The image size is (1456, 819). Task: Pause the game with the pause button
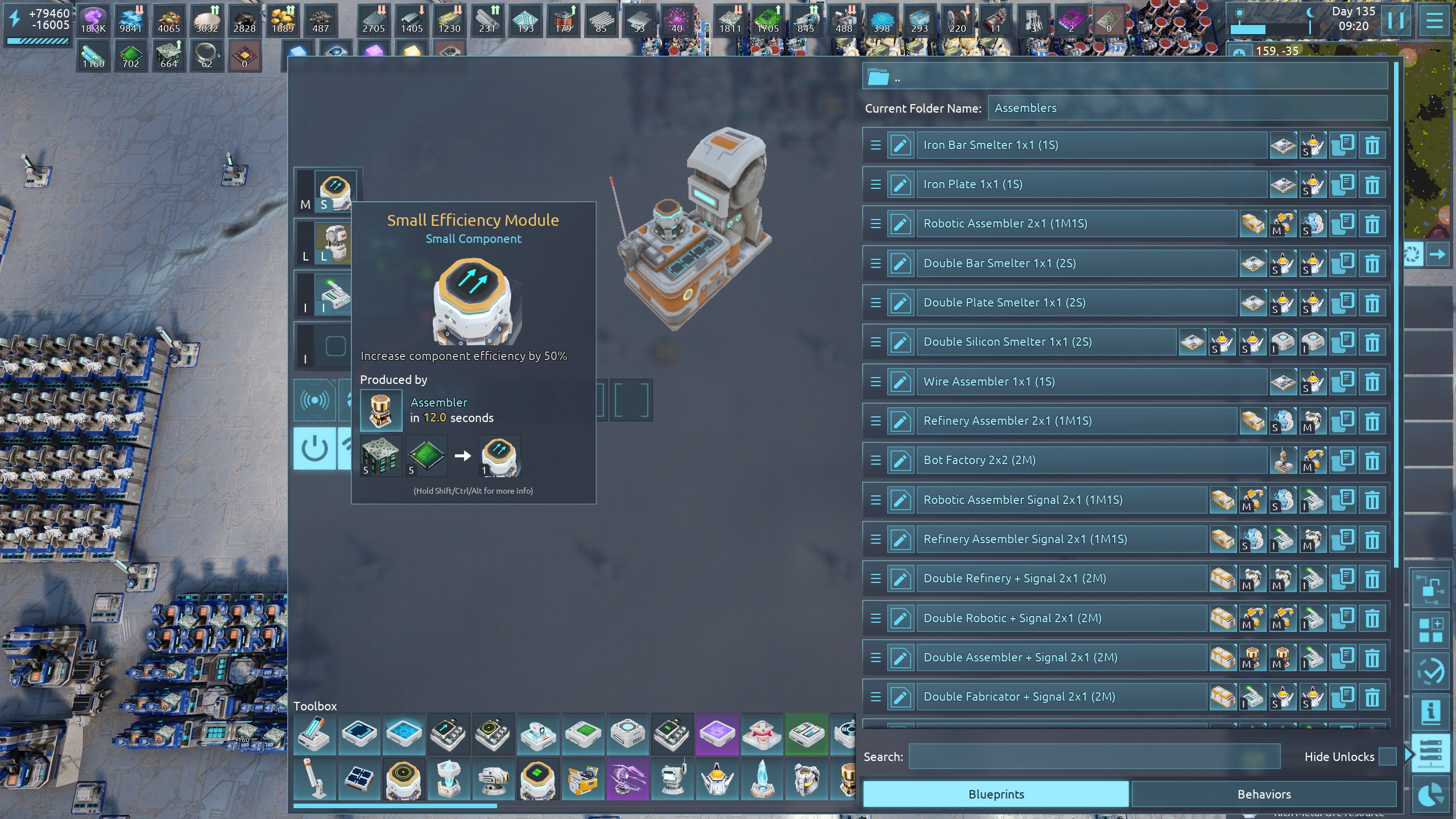[1396, 21]
